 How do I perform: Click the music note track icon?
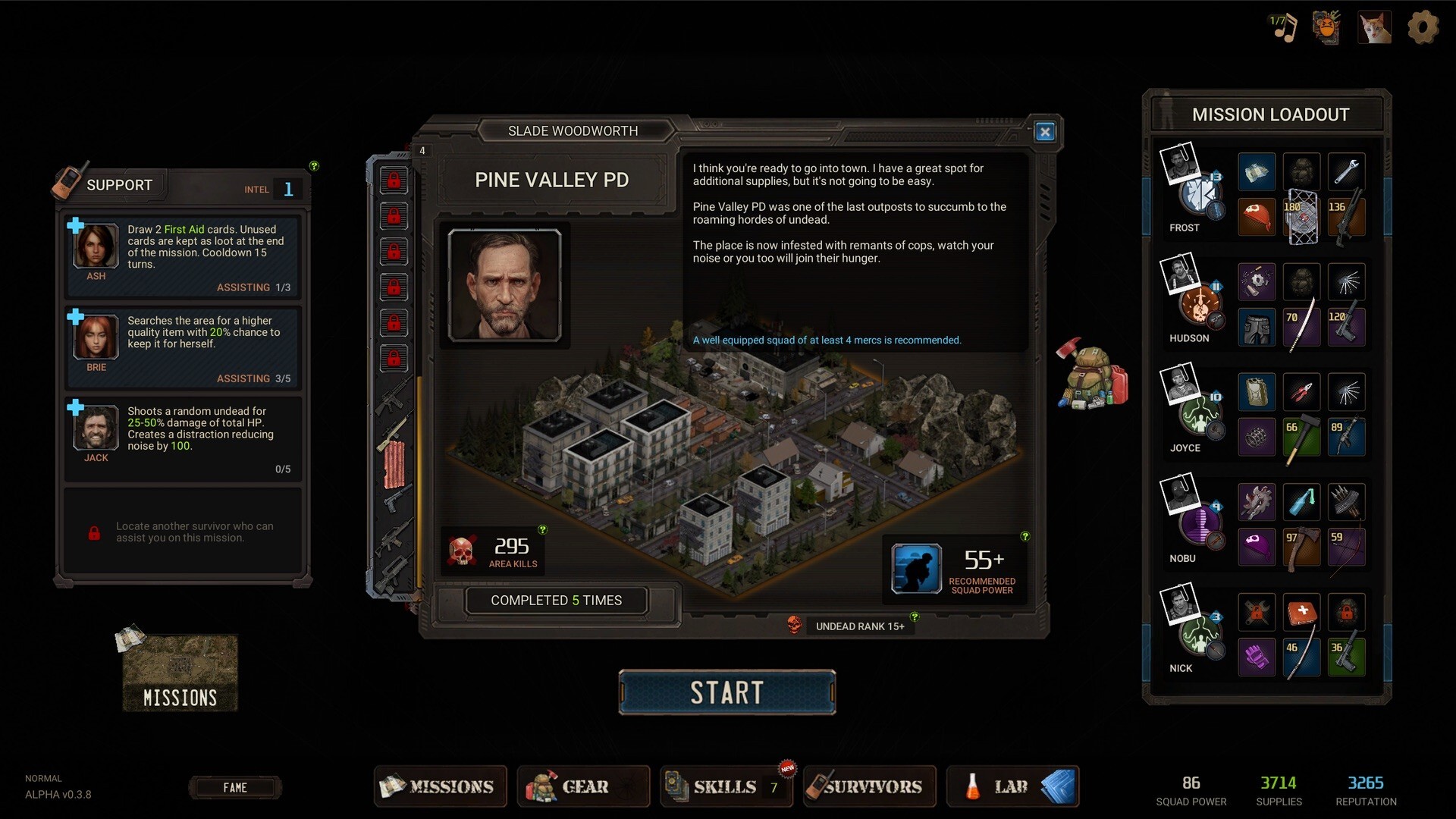tap(1285, 28)
